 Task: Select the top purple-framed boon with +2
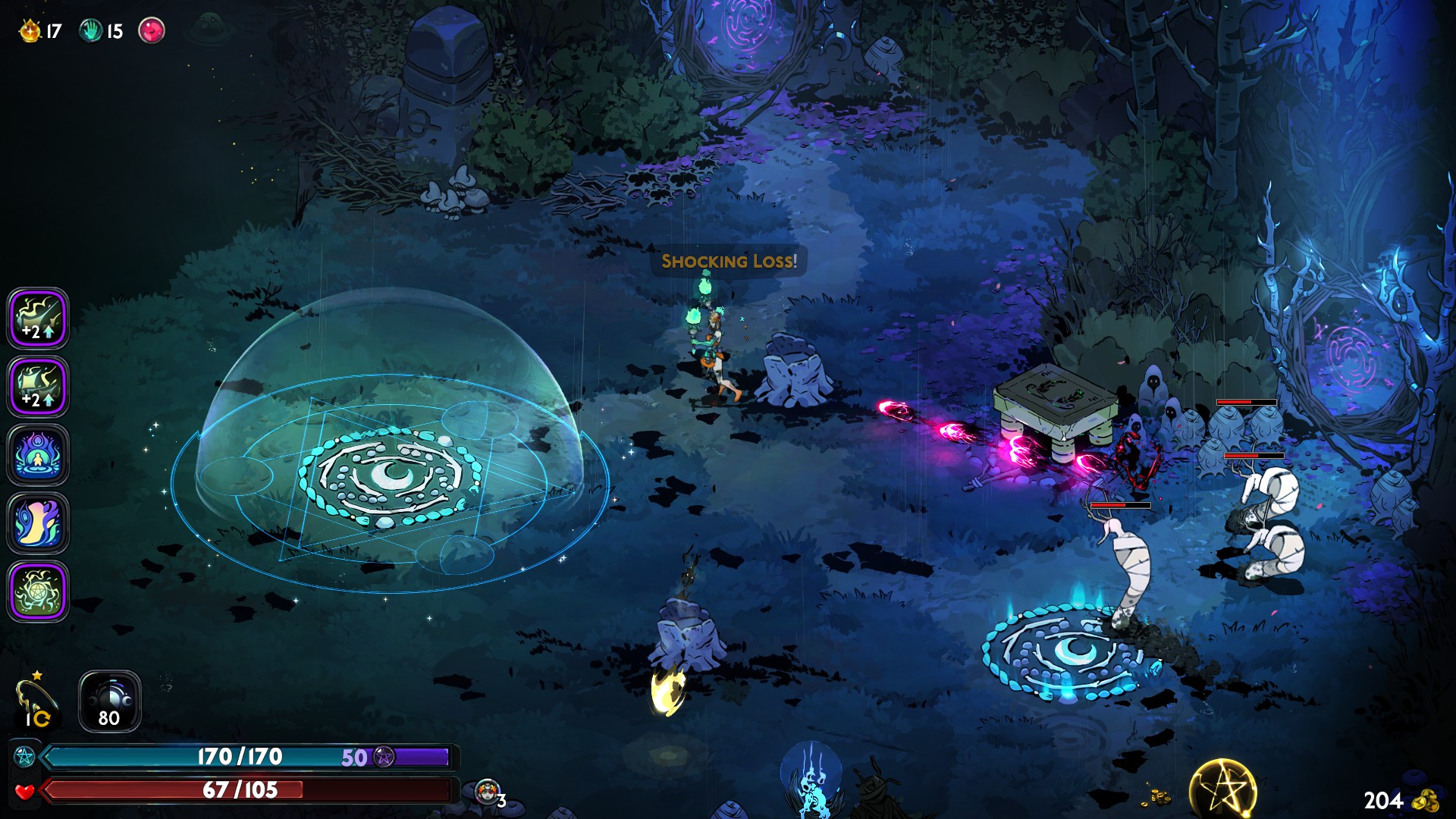coord(38,318)
